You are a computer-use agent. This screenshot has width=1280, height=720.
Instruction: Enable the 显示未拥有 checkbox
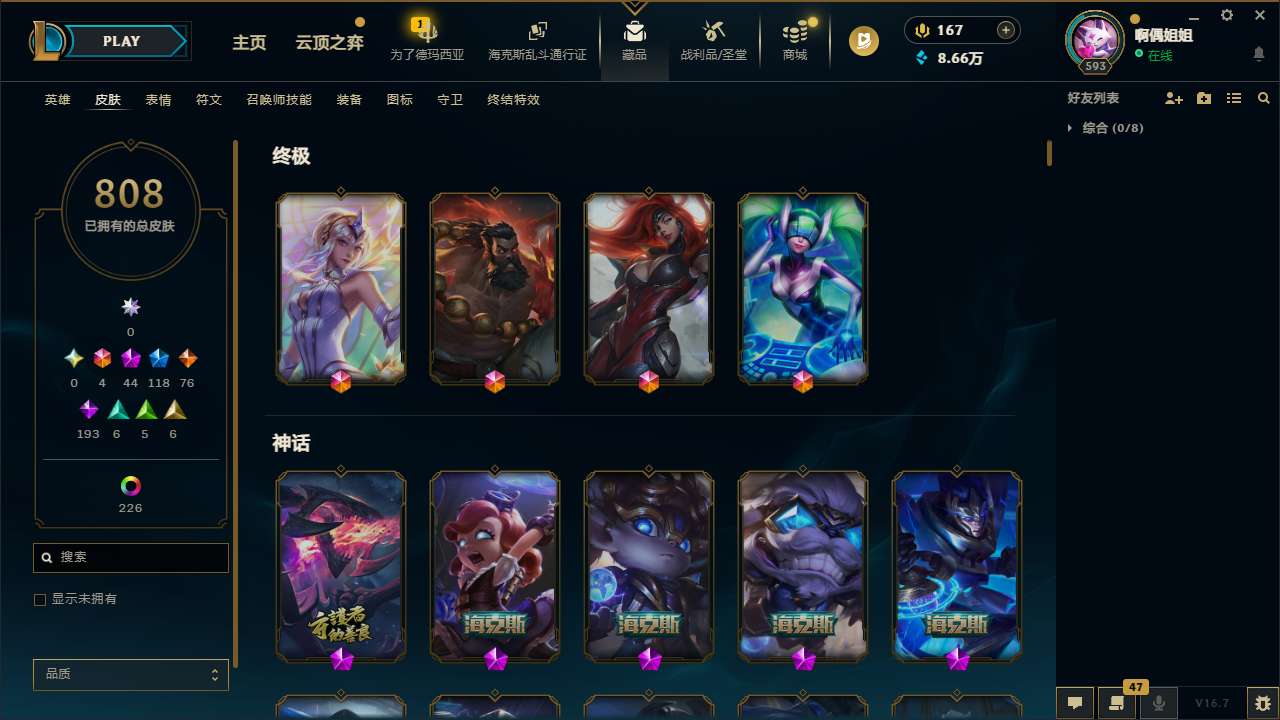[40, 599]
